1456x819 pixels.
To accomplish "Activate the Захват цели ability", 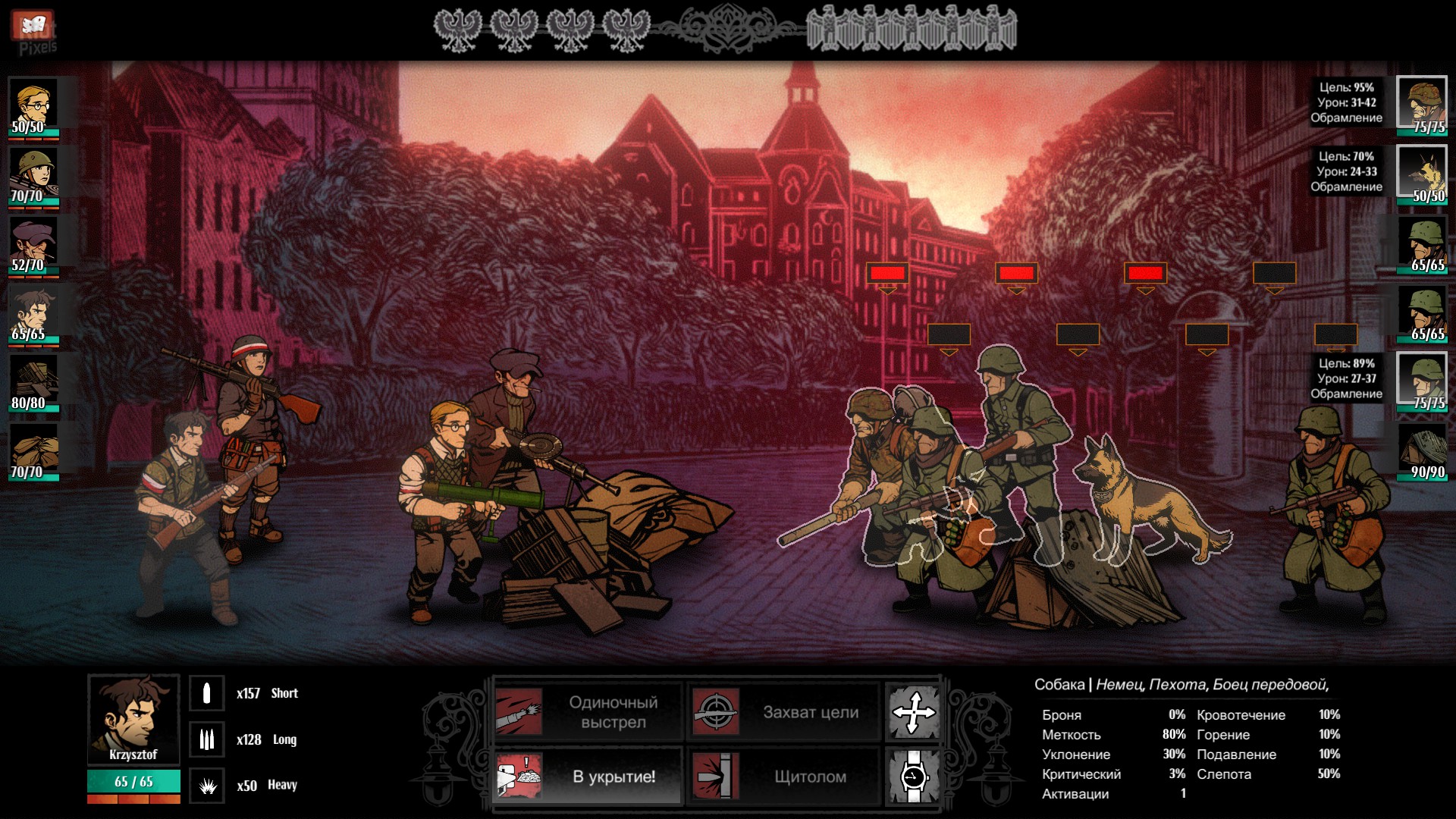I will pos(784,712).
